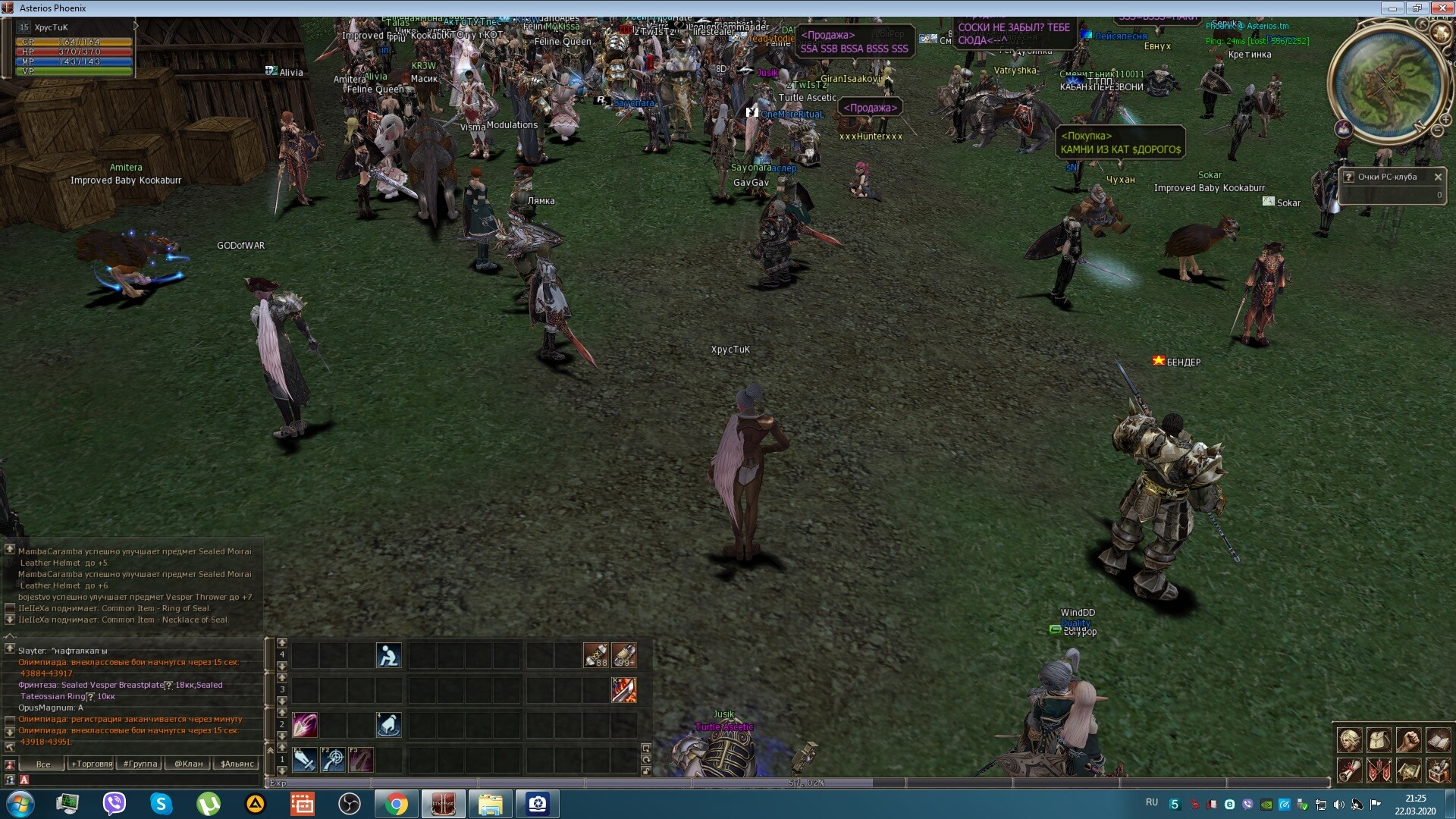Open the world map parchment icon
Viewport: 1456px width, 819px height.
point(1408,770)
